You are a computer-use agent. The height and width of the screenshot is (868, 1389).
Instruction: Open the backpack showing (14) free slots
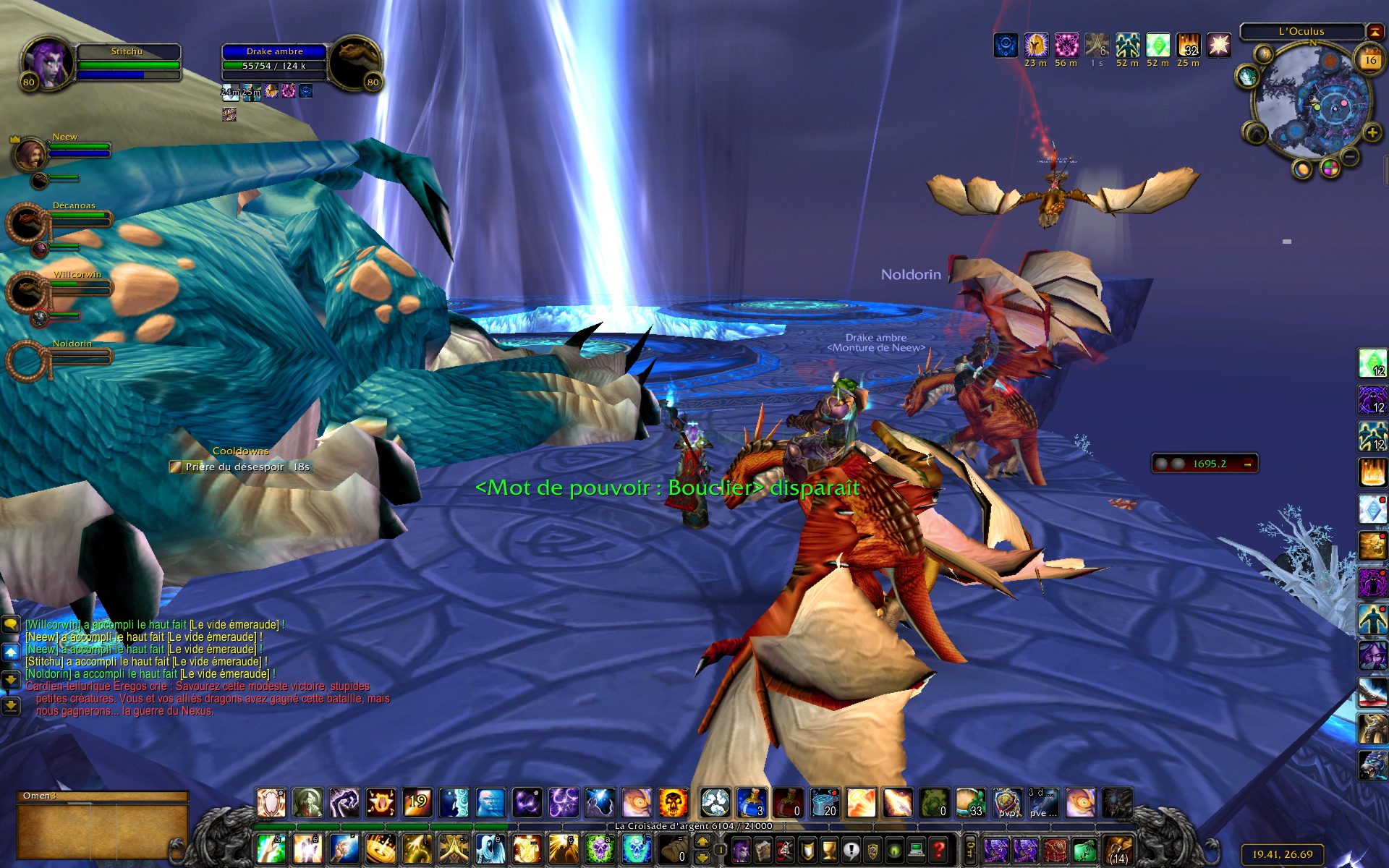[x=1118, y=849]
